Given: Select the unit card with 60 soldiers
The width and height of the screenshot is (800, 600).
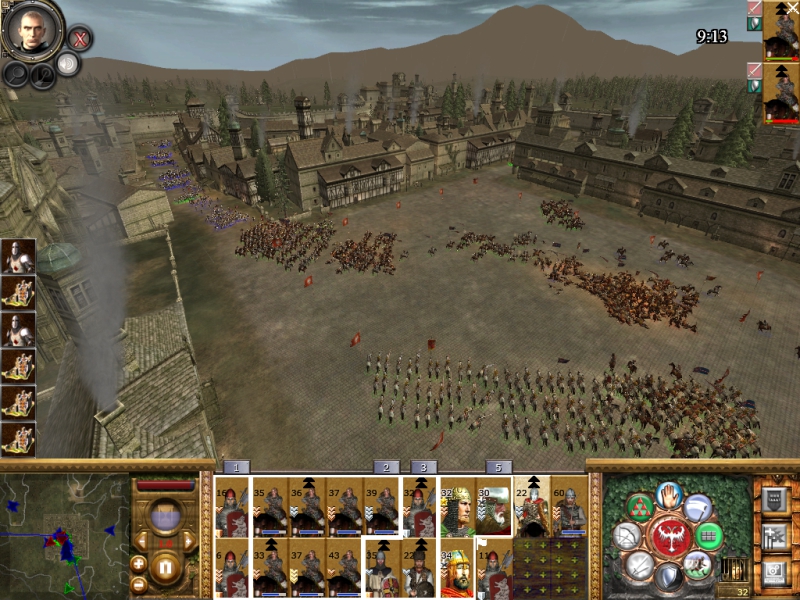Looking at the screenshot, I should pos(570,506).
